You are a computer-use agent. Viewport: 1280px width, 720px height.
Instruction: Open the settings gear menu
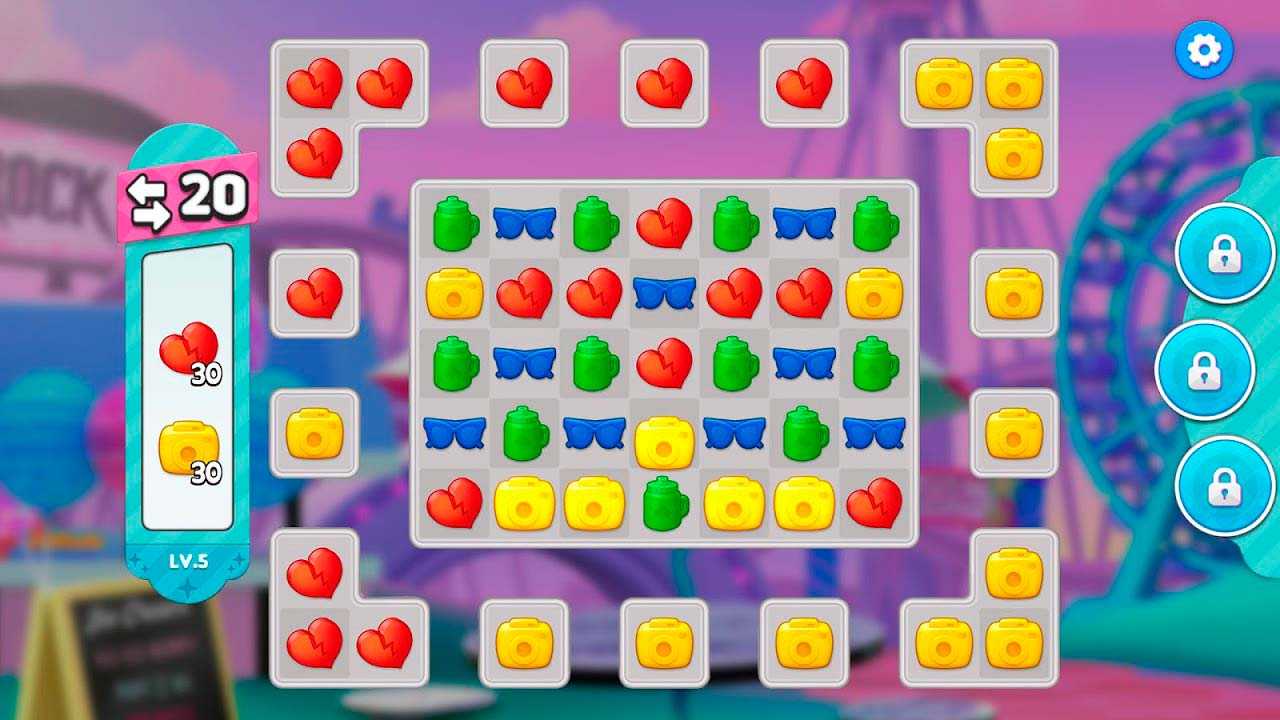coord(1204,49)
